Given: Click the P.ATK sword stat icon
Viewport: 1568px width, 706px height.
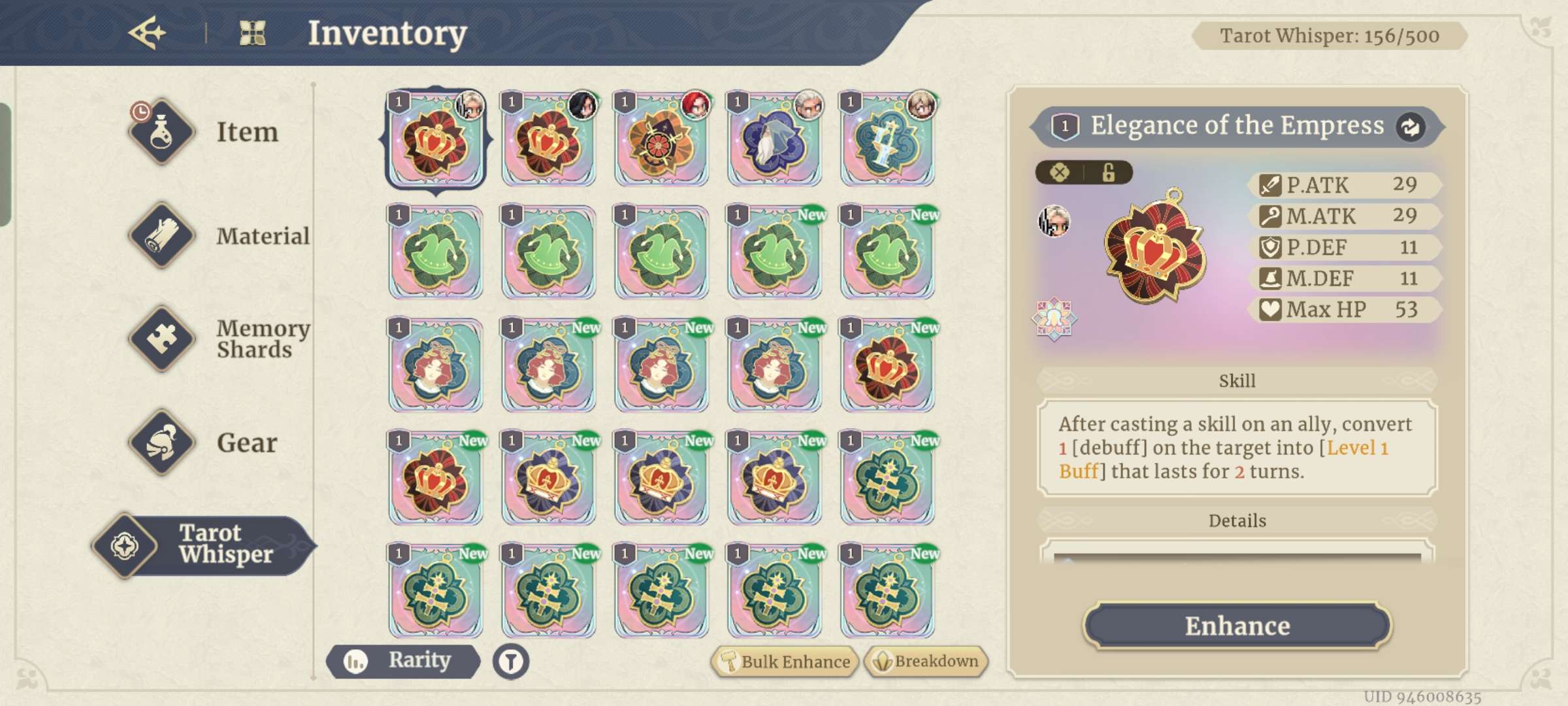Looking at the screenshot, I should point(1270,185).
